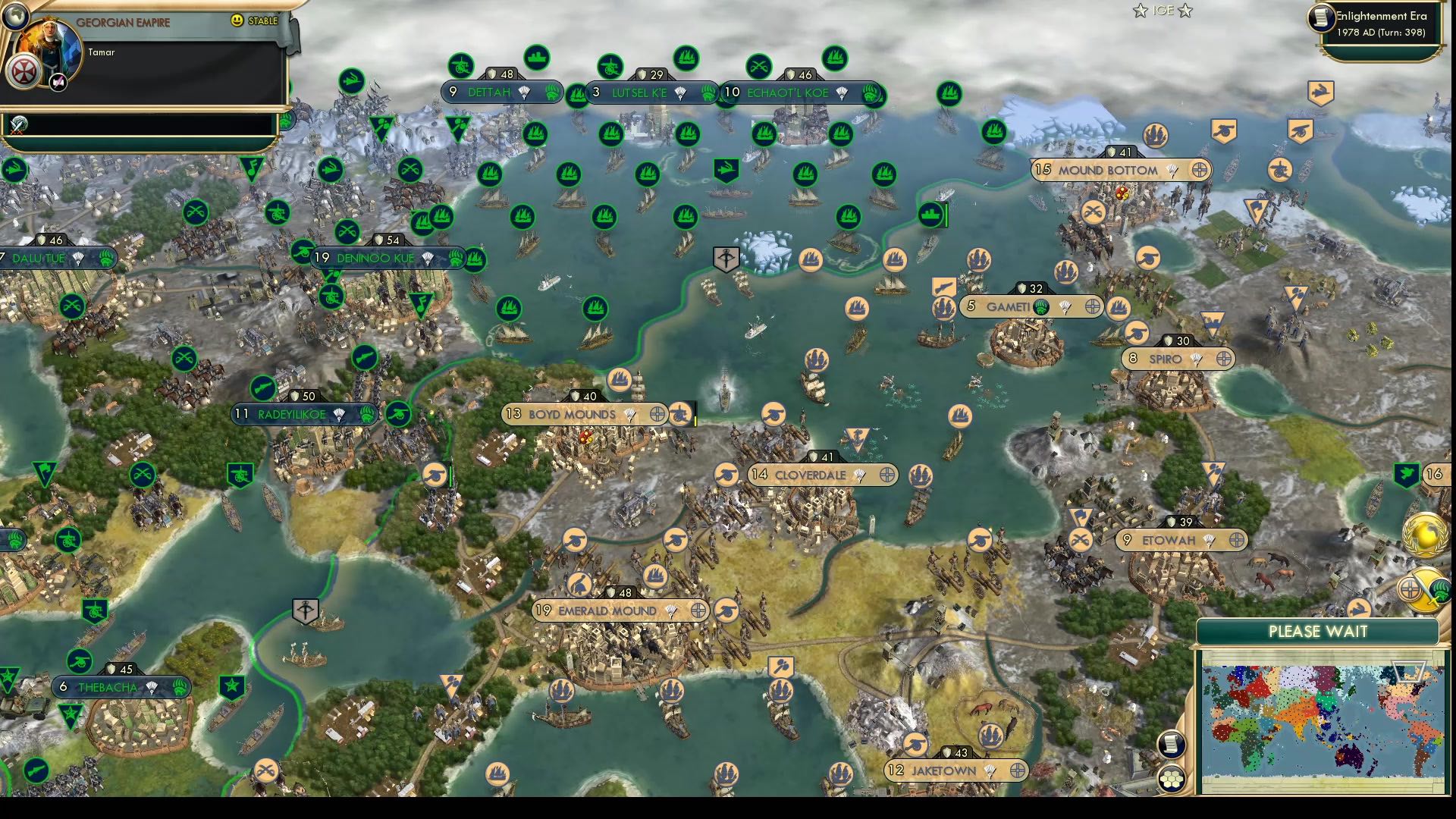Click the Thebacha city banner
The image size is (1456, 819).
pos(106,687)
